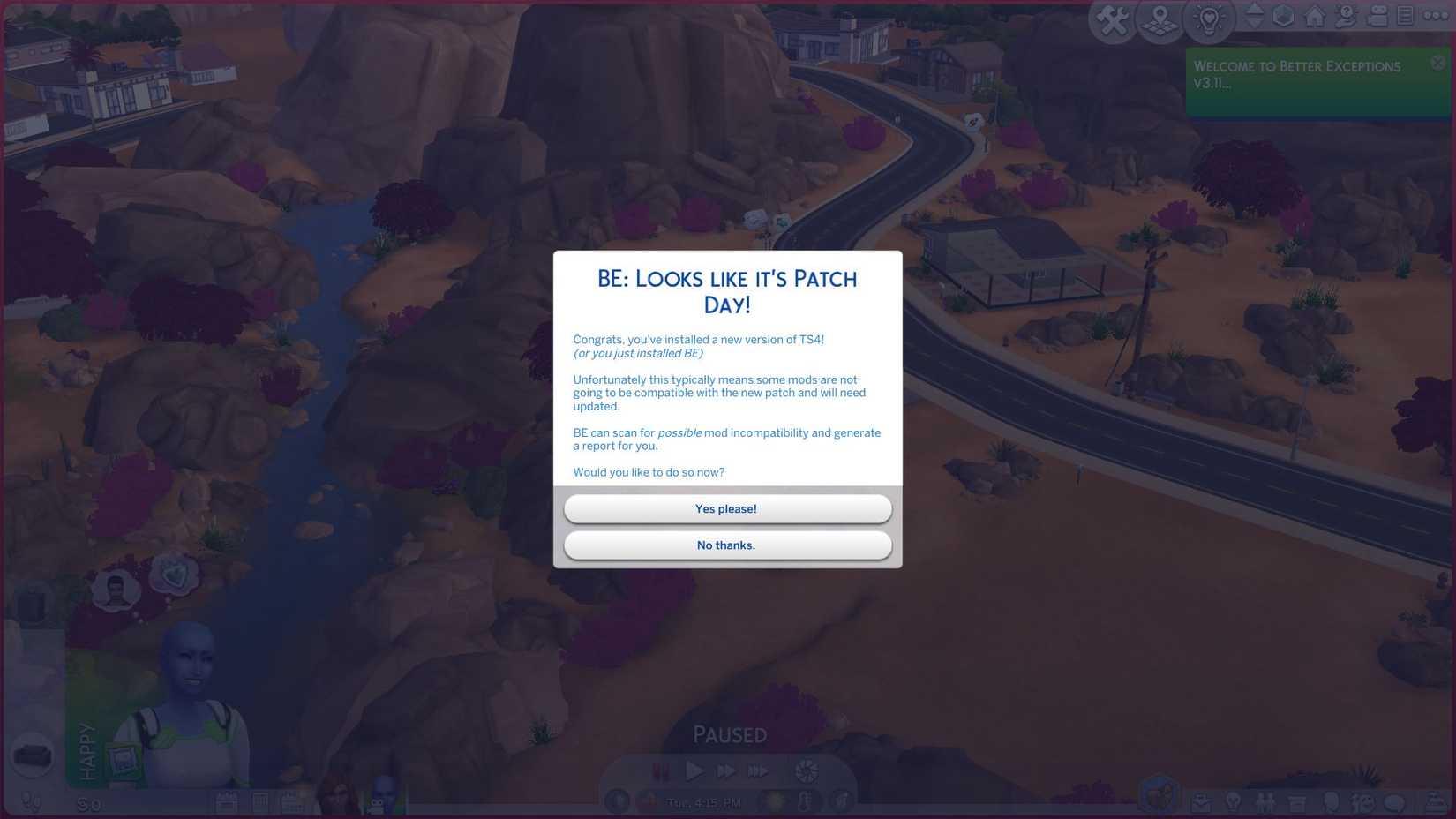Open Manage Worlds with the map pin icon
This screenshot has height=819, width=1456.
tap(1159, 18)
